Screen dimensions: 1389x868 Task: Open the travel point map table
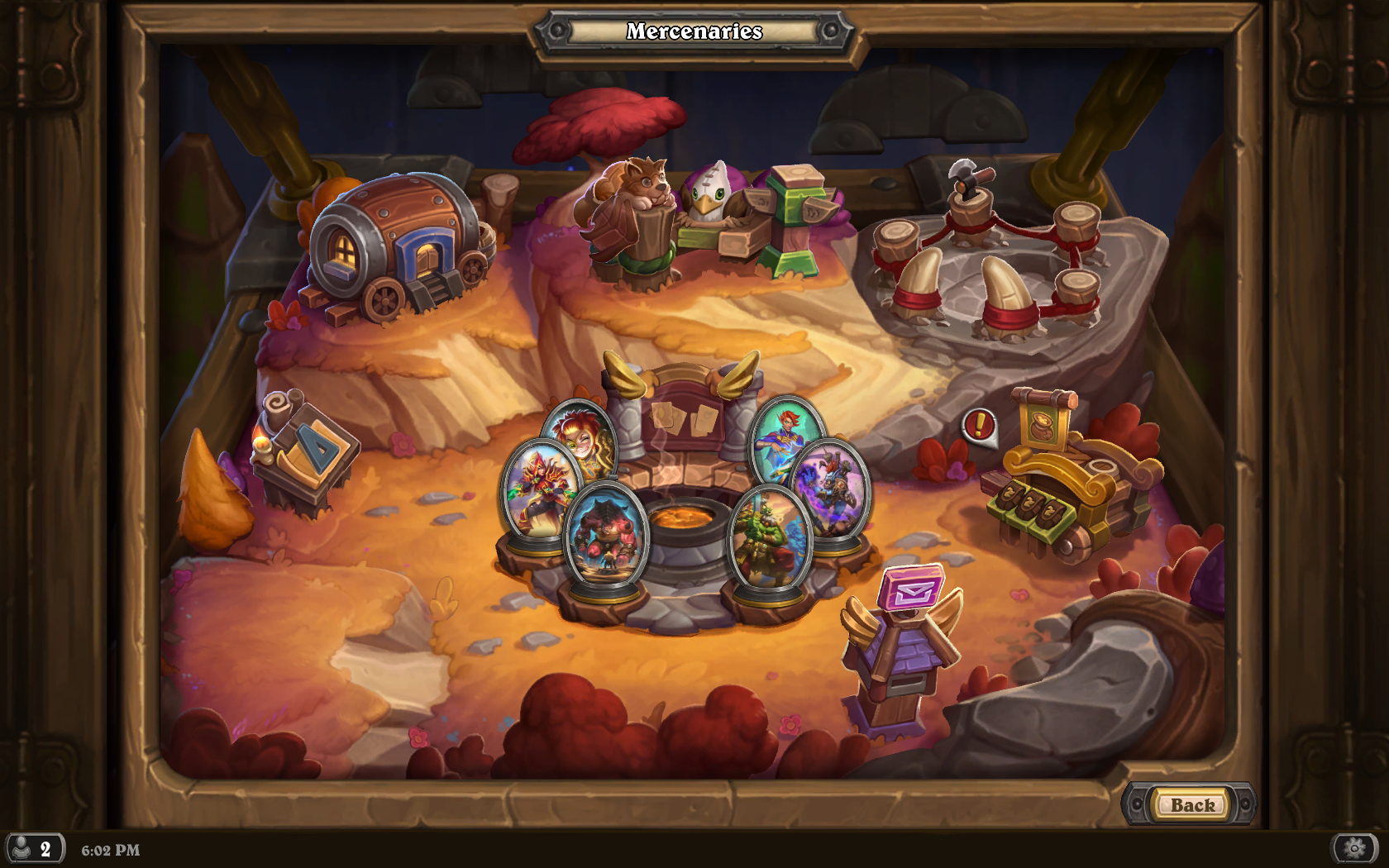[305, 452]
